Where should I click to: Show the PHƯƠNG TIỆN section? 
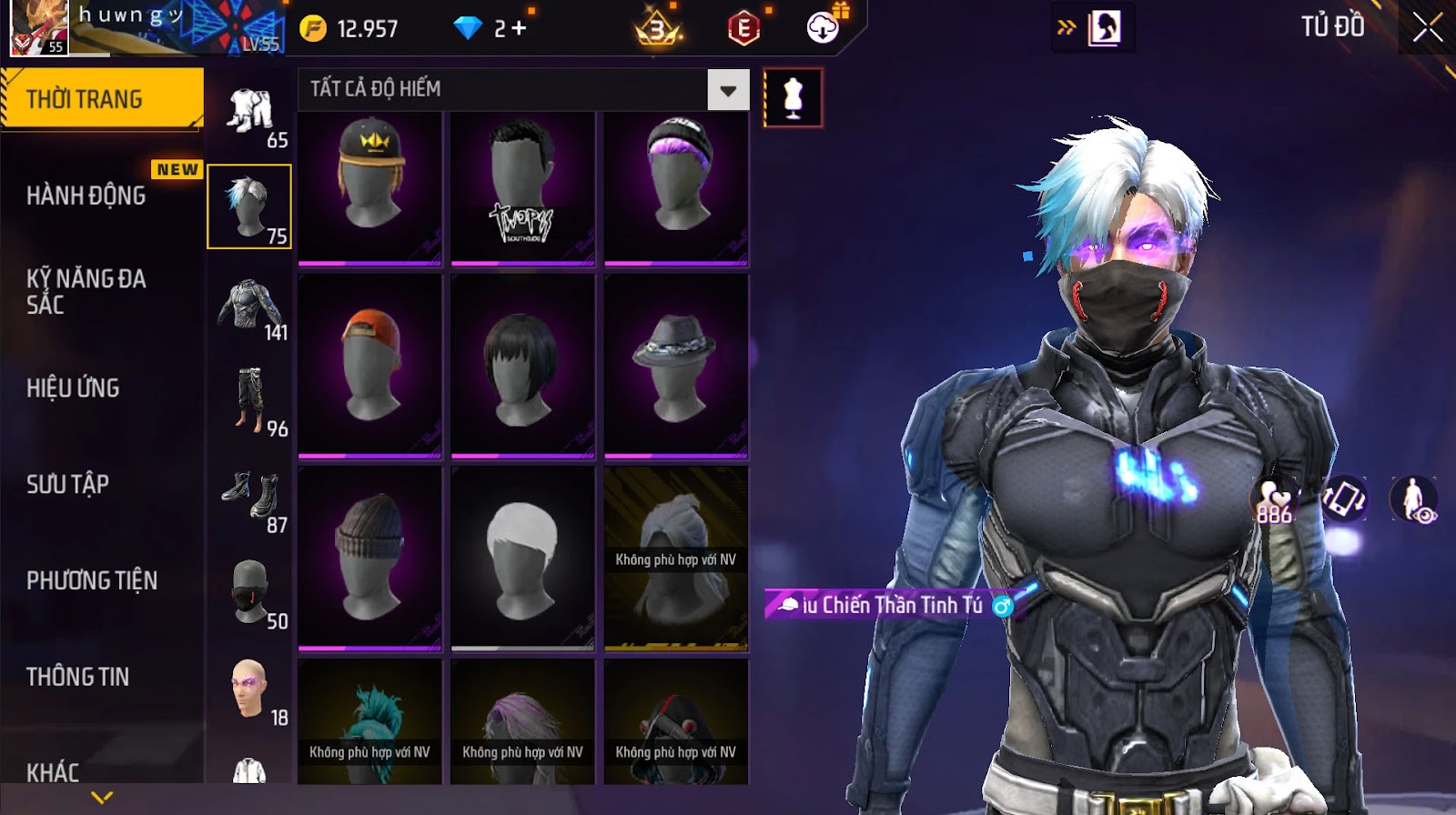(x=92, y=580)
